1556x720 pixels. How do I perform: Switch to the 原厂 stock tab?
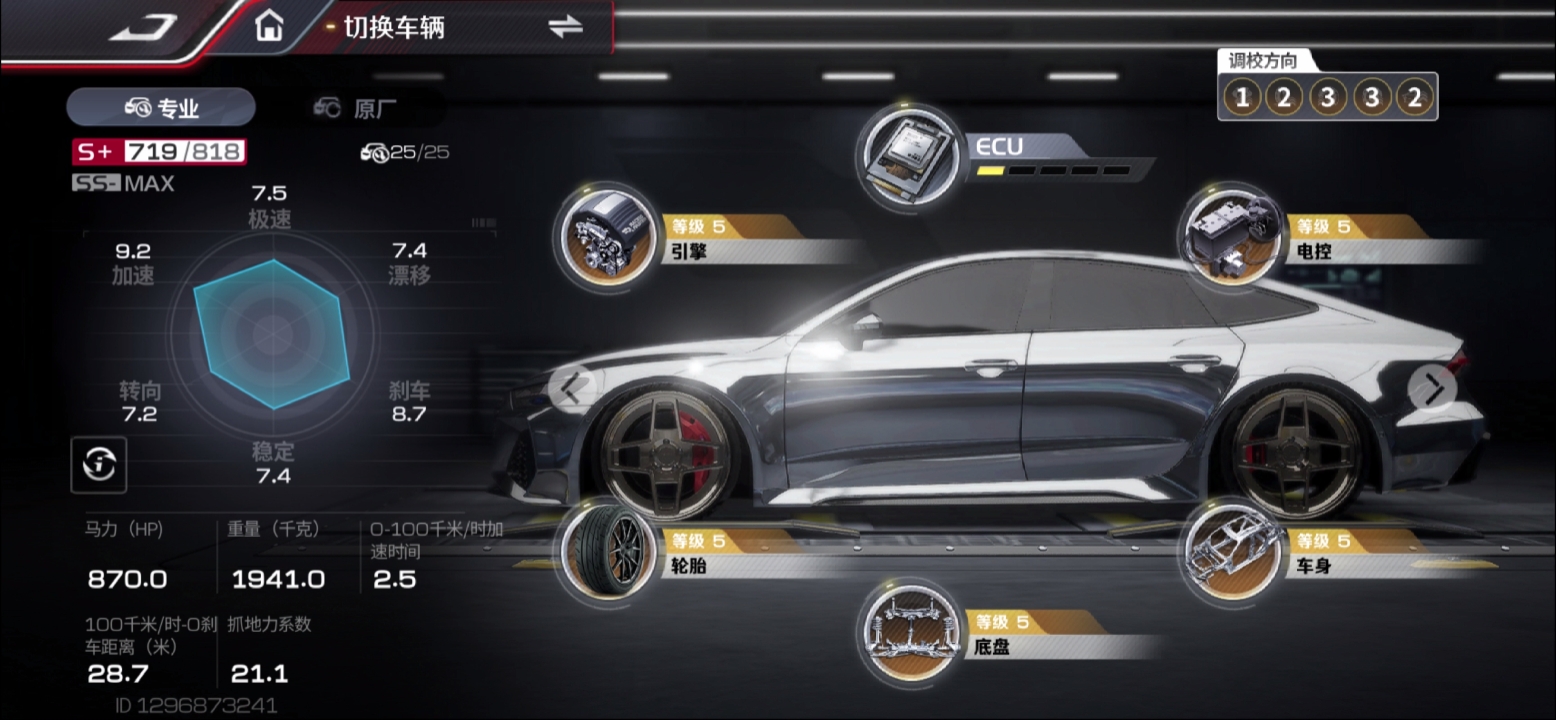(x=359, y=108)
